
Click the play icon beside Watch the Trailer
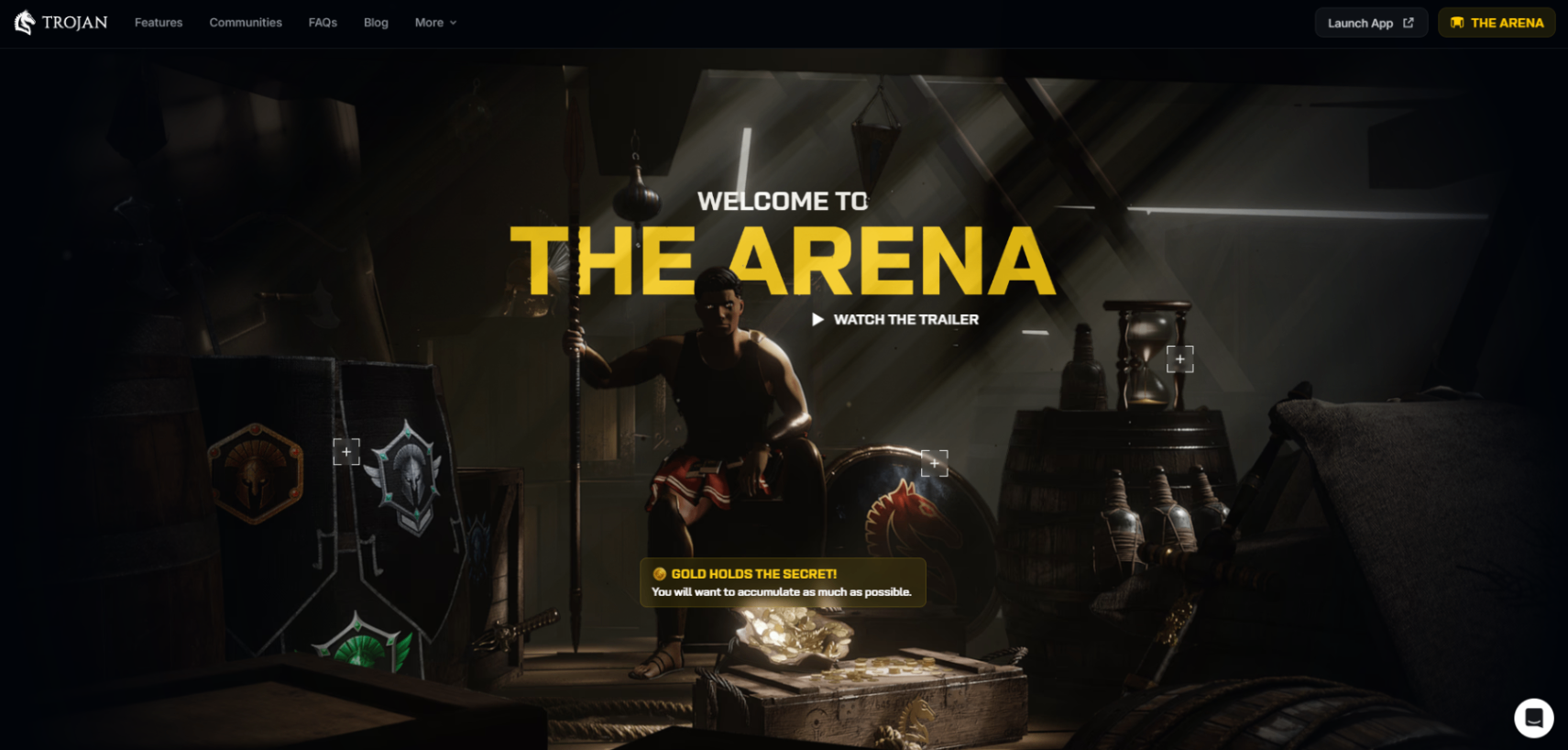(x=817, y=320)
